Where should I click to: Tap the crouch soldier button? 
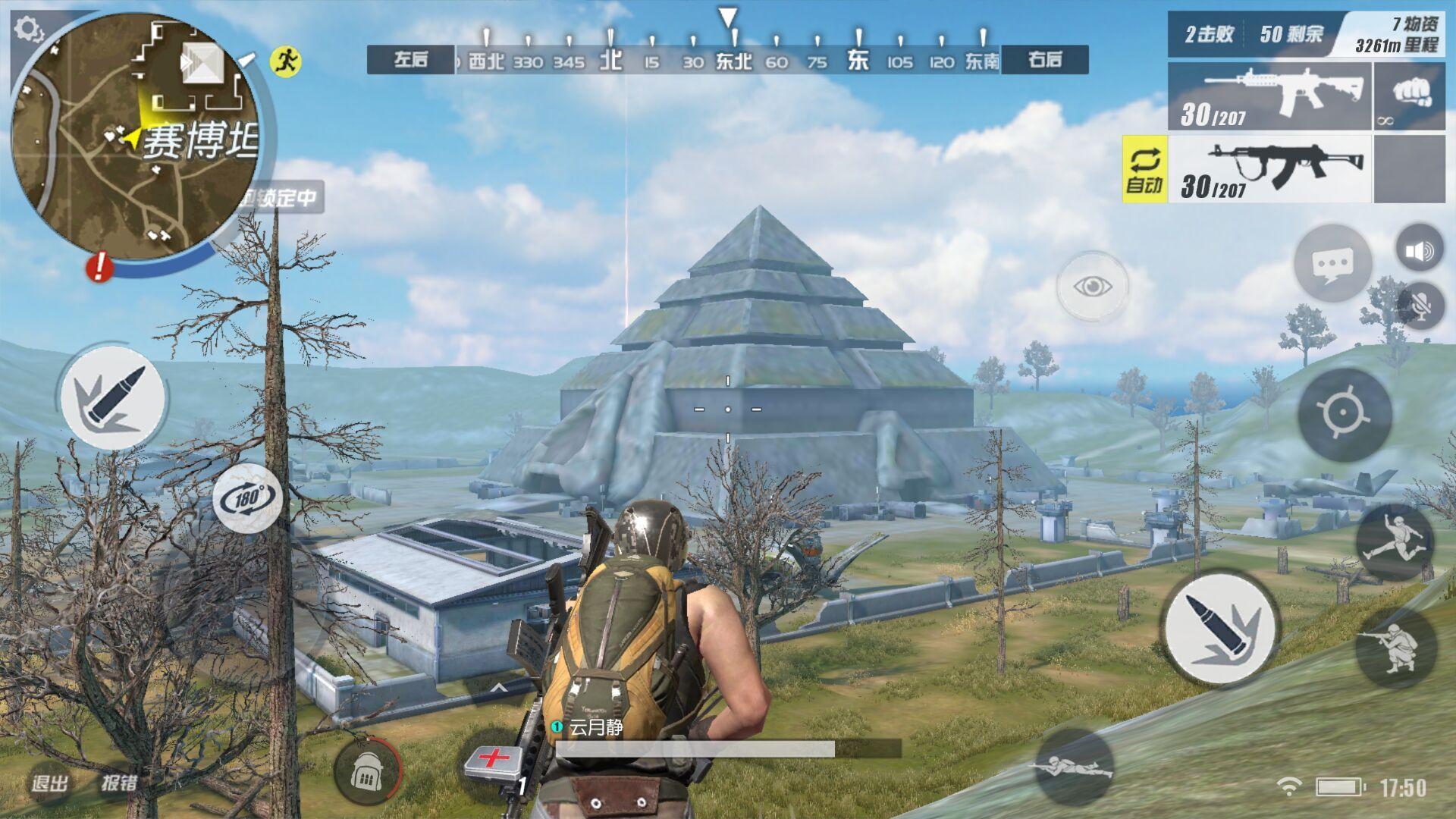tap(1395, 647)
